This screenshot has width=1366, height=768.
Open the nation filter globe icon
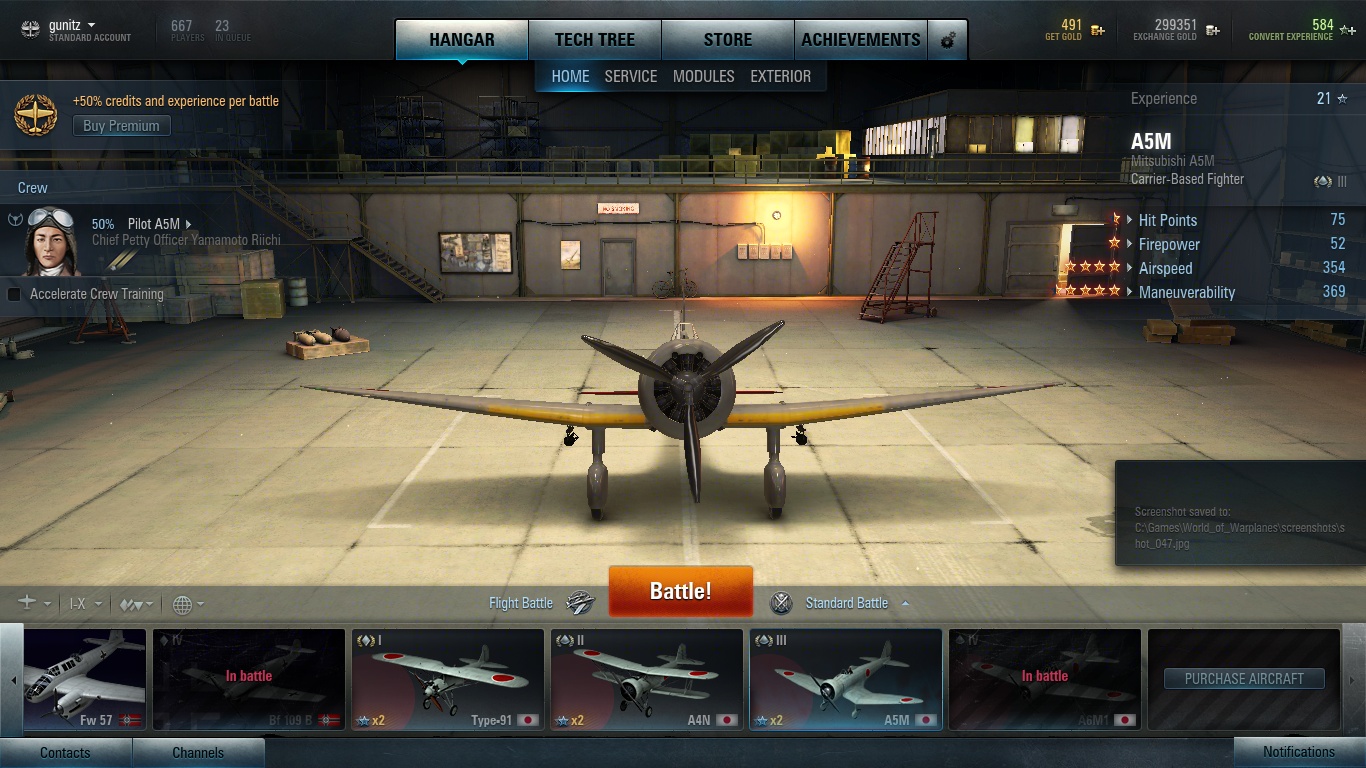coord(185,605)
